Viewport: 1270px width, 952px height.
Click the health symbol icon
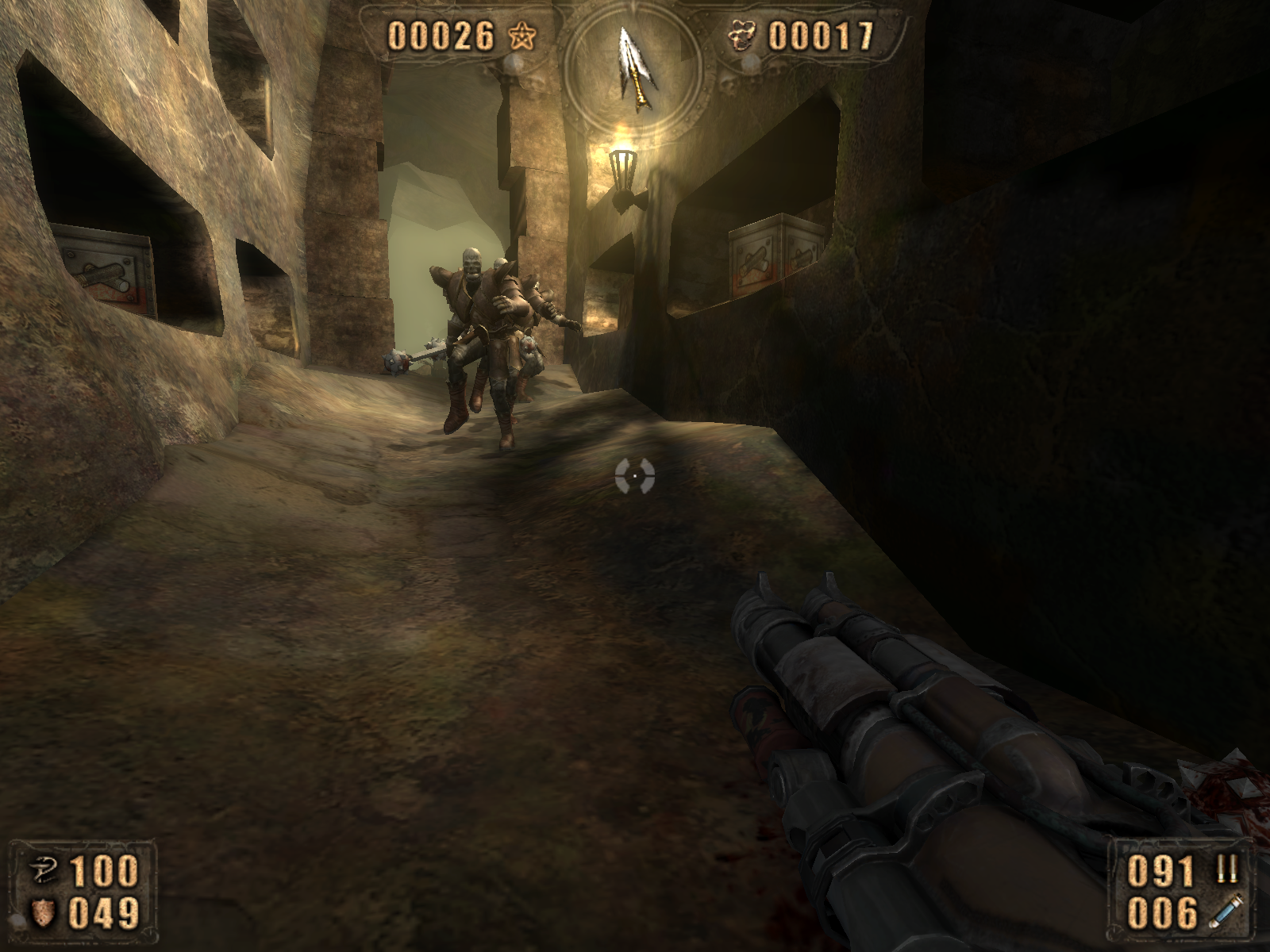(x=39, y=871)
